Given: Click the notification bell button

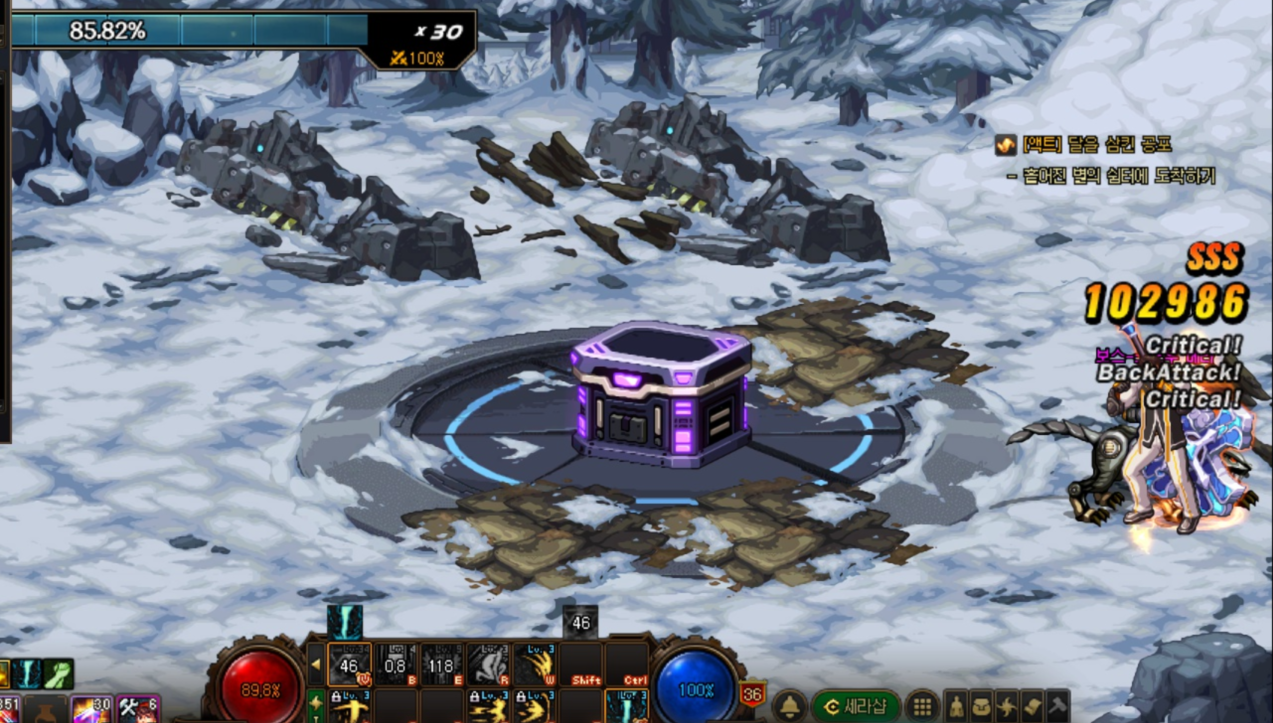Looking at the screenshot, I should (x=789, y=706).
